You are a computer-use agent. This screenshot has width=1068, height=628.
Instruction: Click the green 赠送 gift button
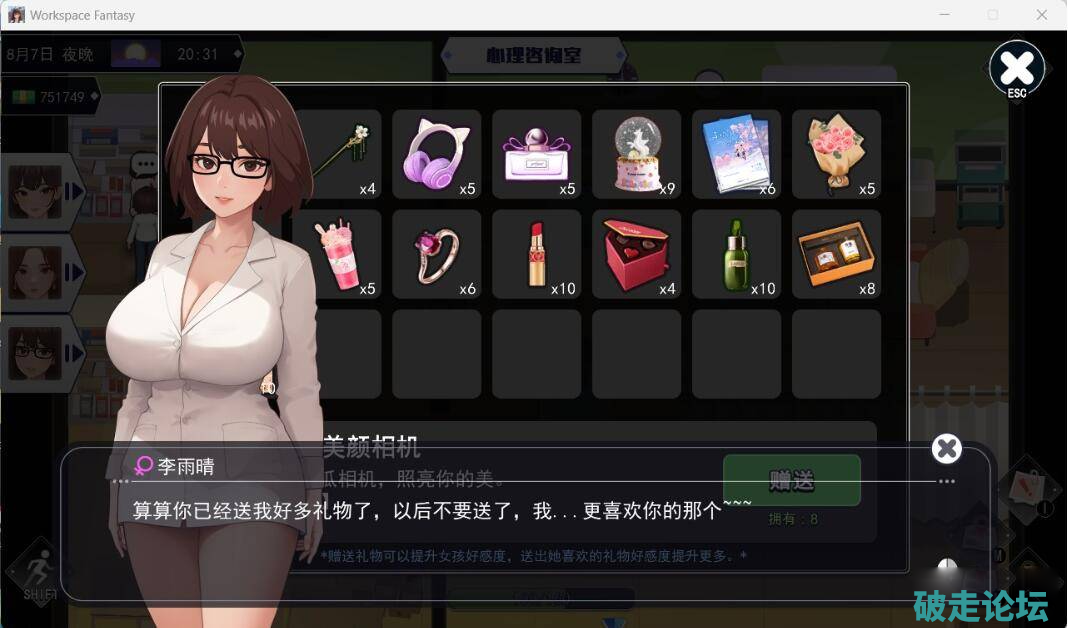point(791,480)
